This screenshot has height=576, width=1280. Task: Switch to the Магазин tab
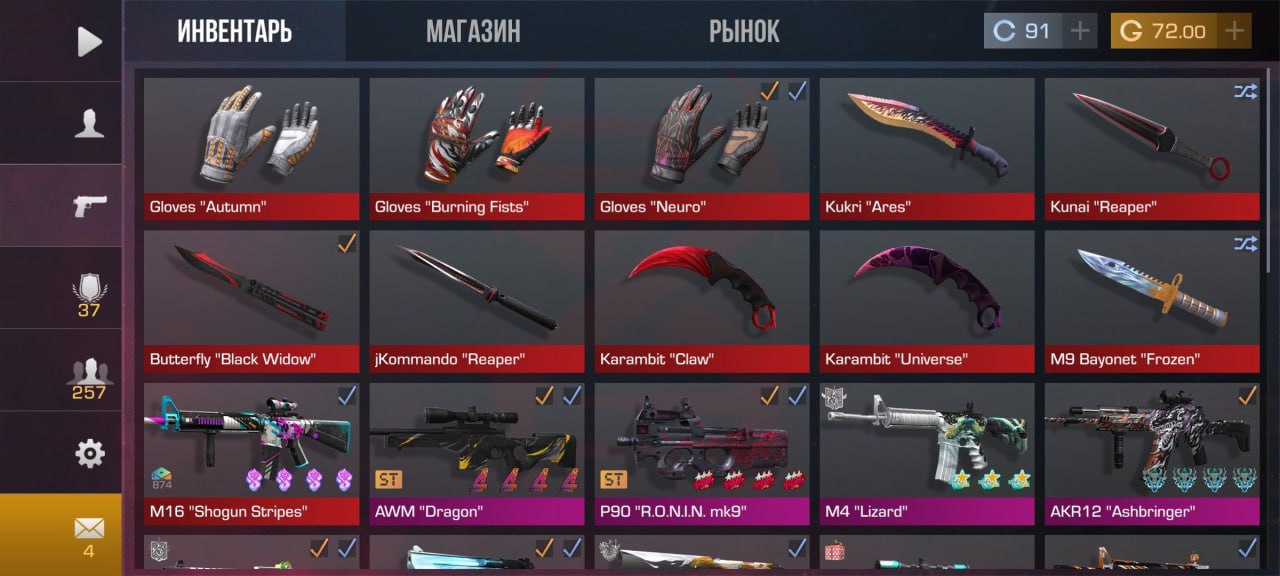[473, 31]
